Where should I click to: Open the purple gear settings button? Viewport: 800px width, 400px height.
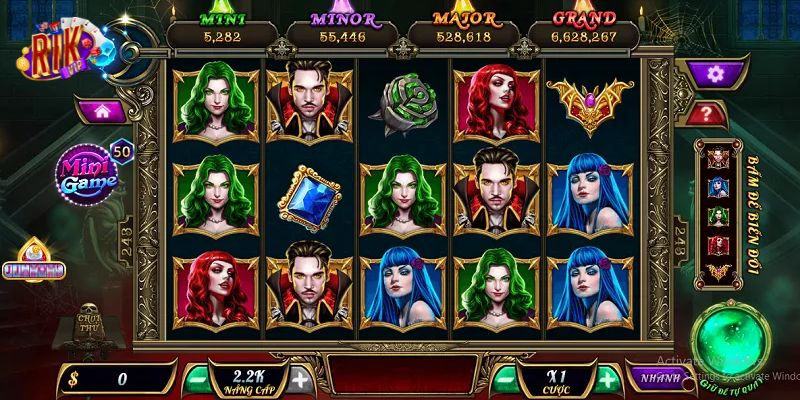pos(714,73)
